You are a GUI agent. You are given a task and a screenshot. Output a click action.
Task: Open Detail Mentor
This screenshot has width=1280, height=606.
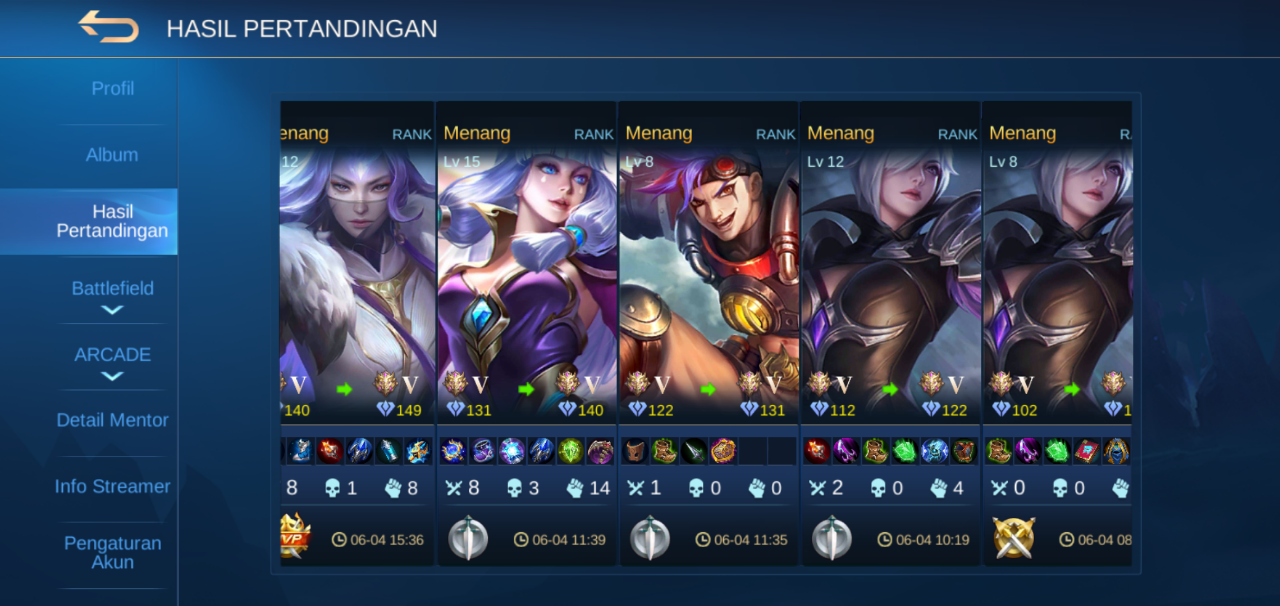tap(112, 420)
